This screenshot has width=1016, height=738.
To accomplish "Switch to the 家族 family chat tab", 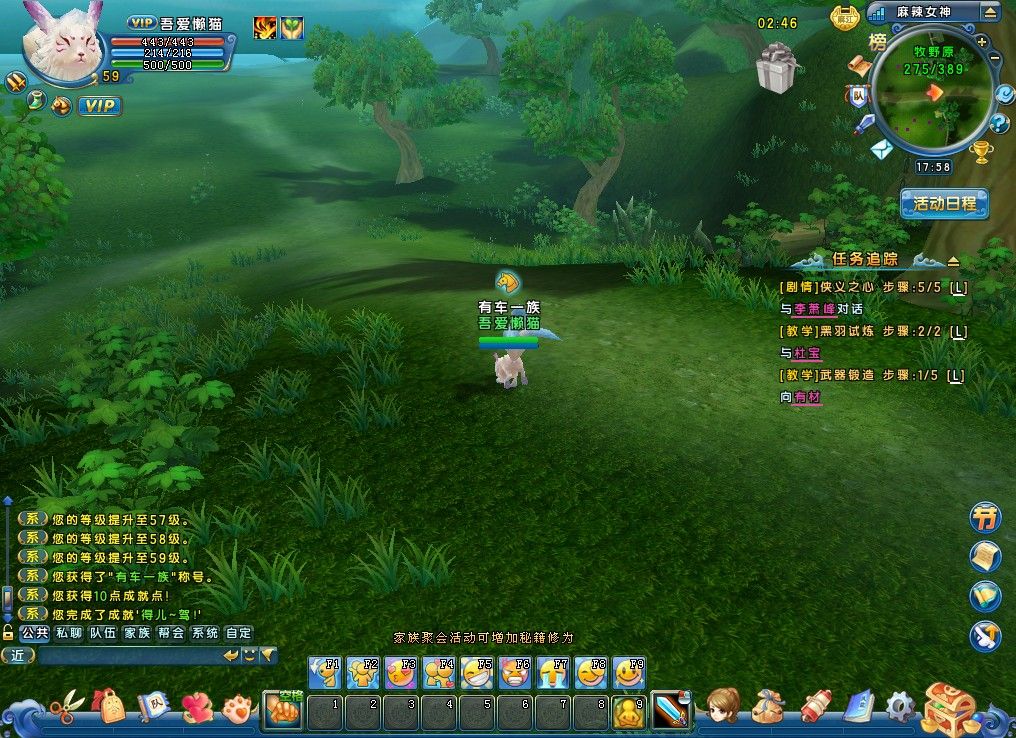I will [136, 633].
